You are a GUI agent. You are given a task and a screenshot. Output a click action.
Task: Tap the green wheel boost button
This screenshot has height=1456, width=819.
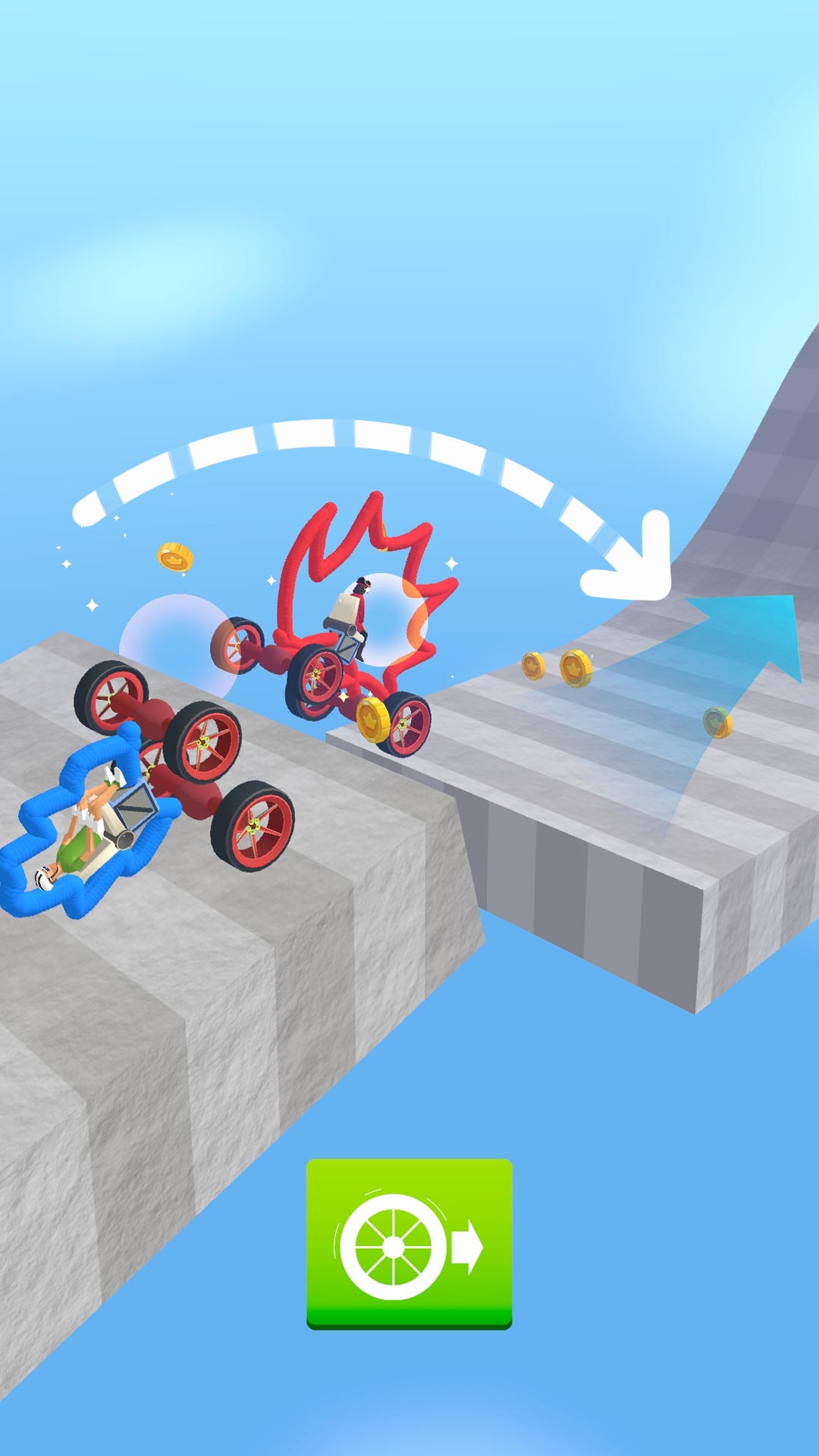coord(409,1244)
